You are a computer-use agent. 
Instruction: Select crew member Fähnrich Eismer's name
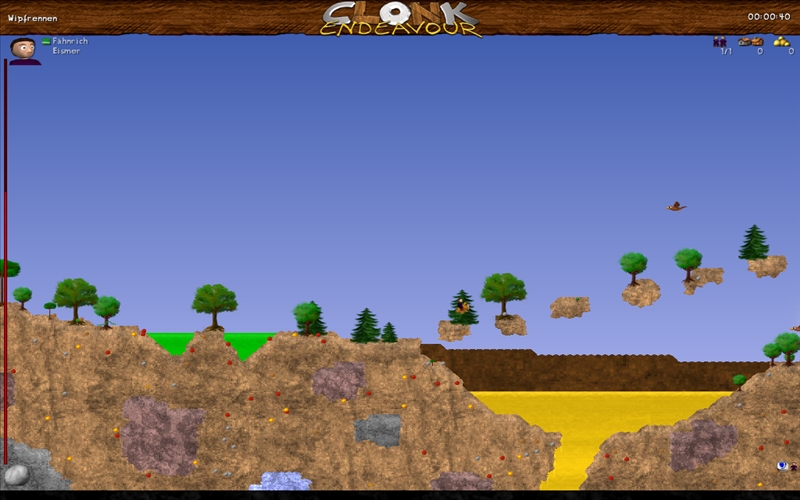click(x=69, y=46)
